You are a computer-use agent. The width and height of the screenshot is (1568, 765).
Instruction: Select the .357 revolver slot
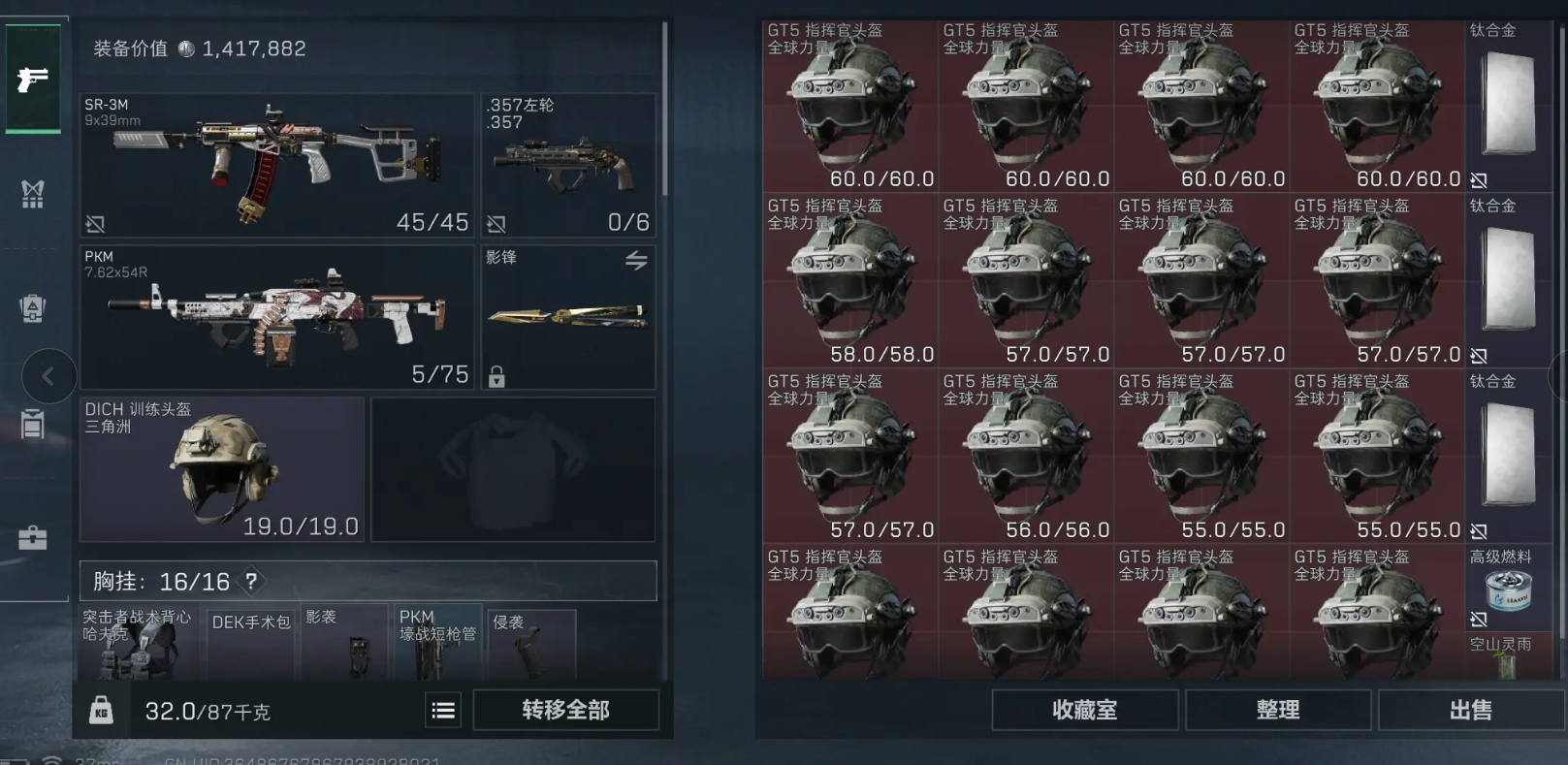(x=568, y=165)
